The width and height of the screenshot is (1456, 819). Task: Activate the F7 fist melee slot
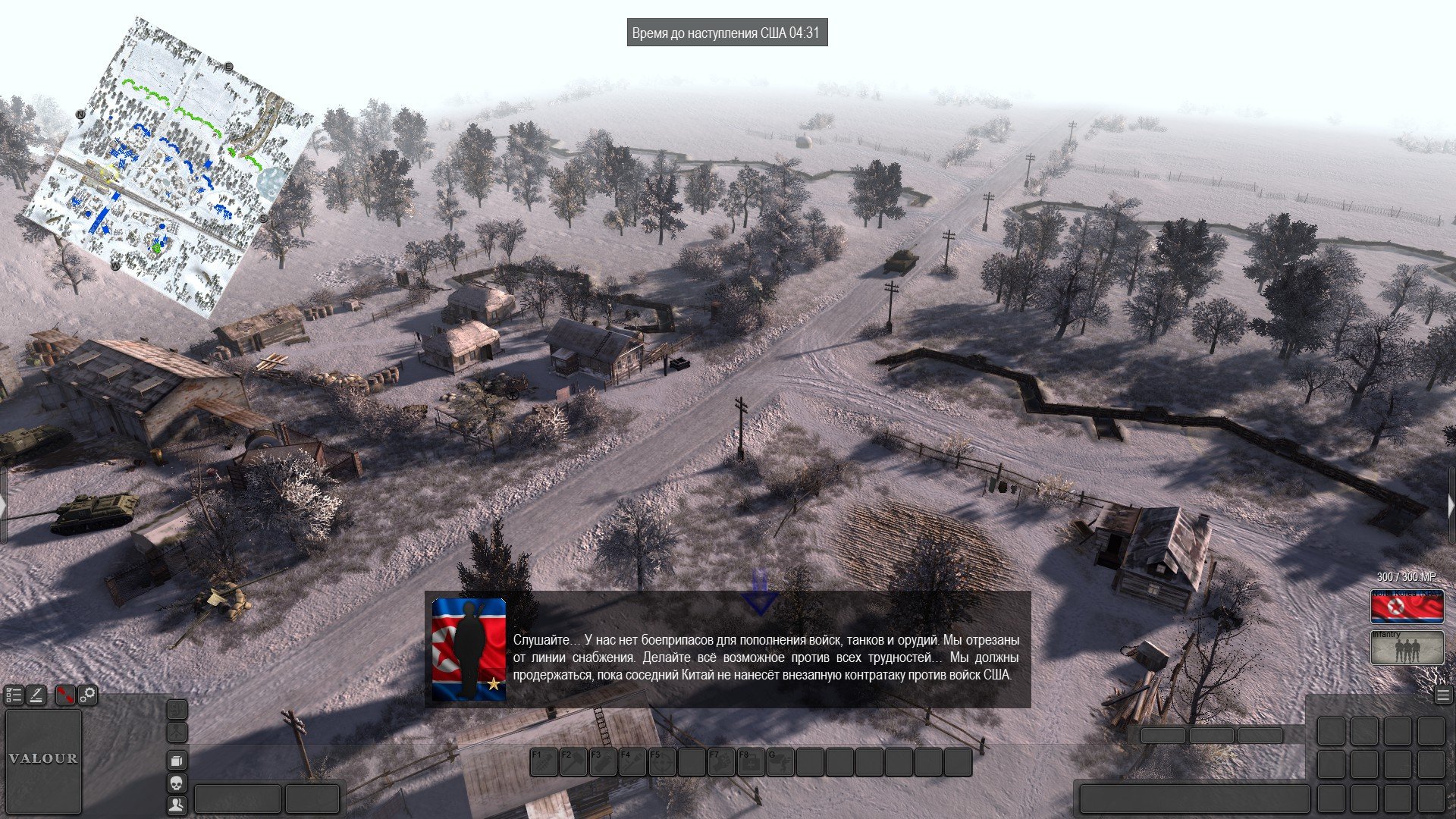point(721,762)
